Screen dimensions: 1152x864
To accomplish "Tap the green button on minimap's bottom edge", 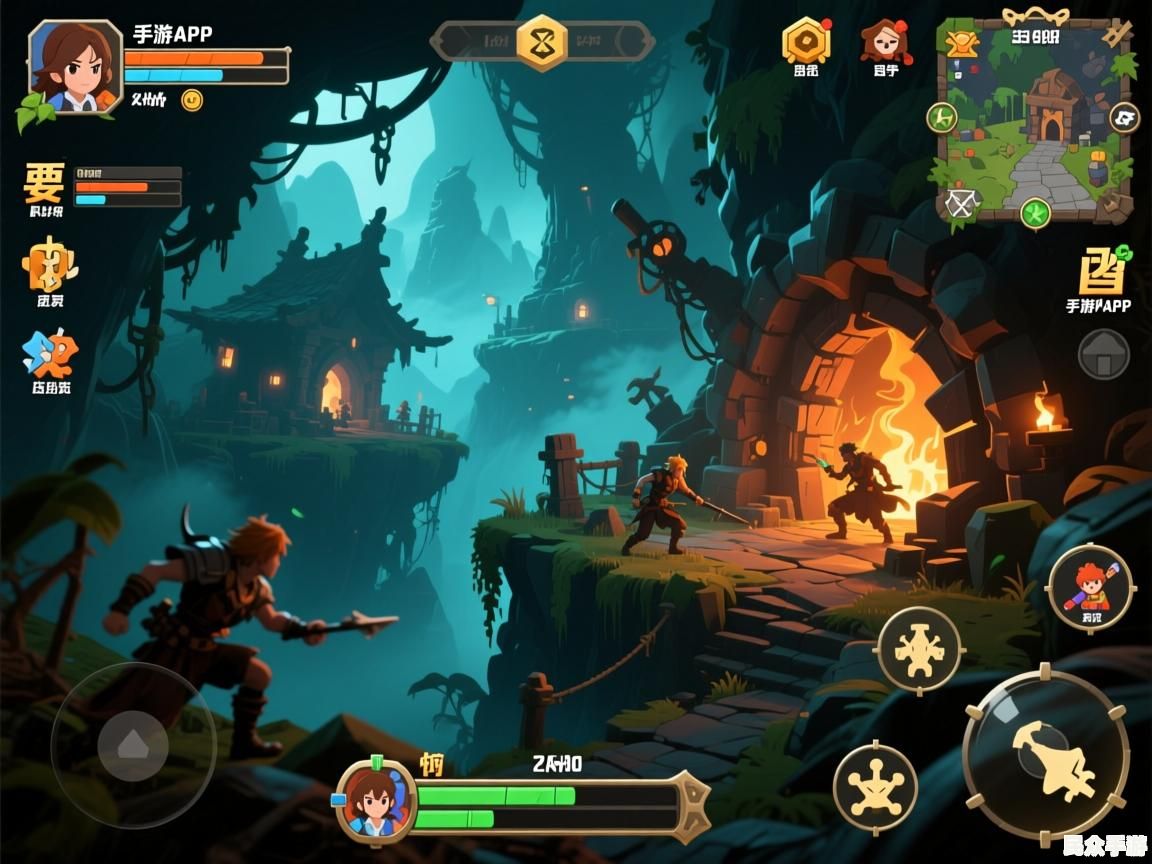I will [1035, 213].
